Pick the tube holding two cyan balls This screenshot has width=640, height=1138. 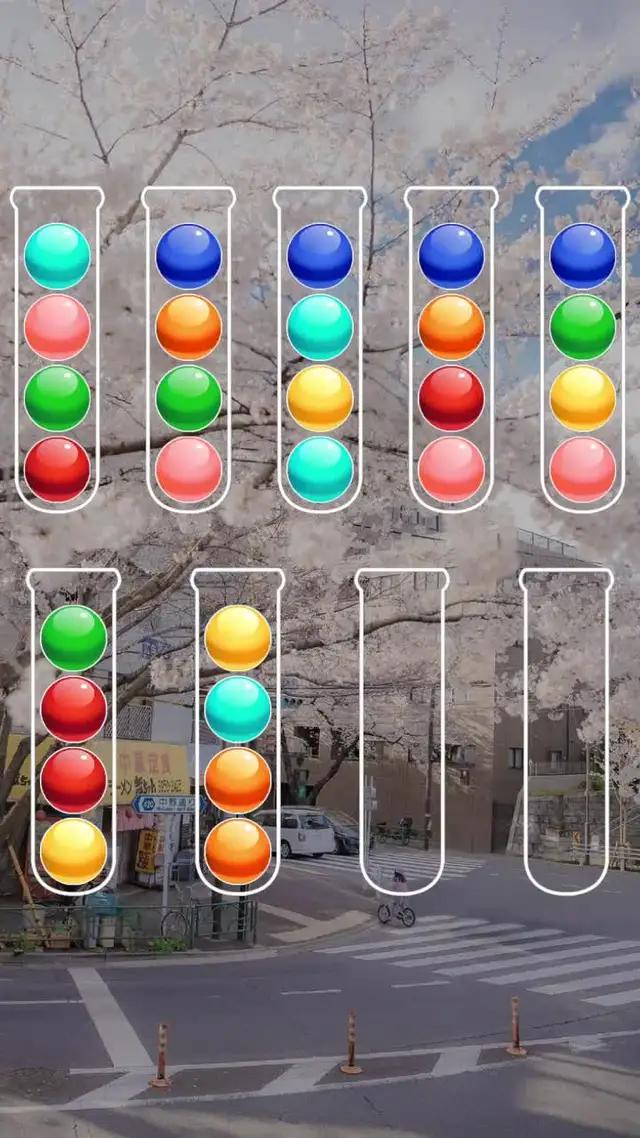[x=320, y=350]
